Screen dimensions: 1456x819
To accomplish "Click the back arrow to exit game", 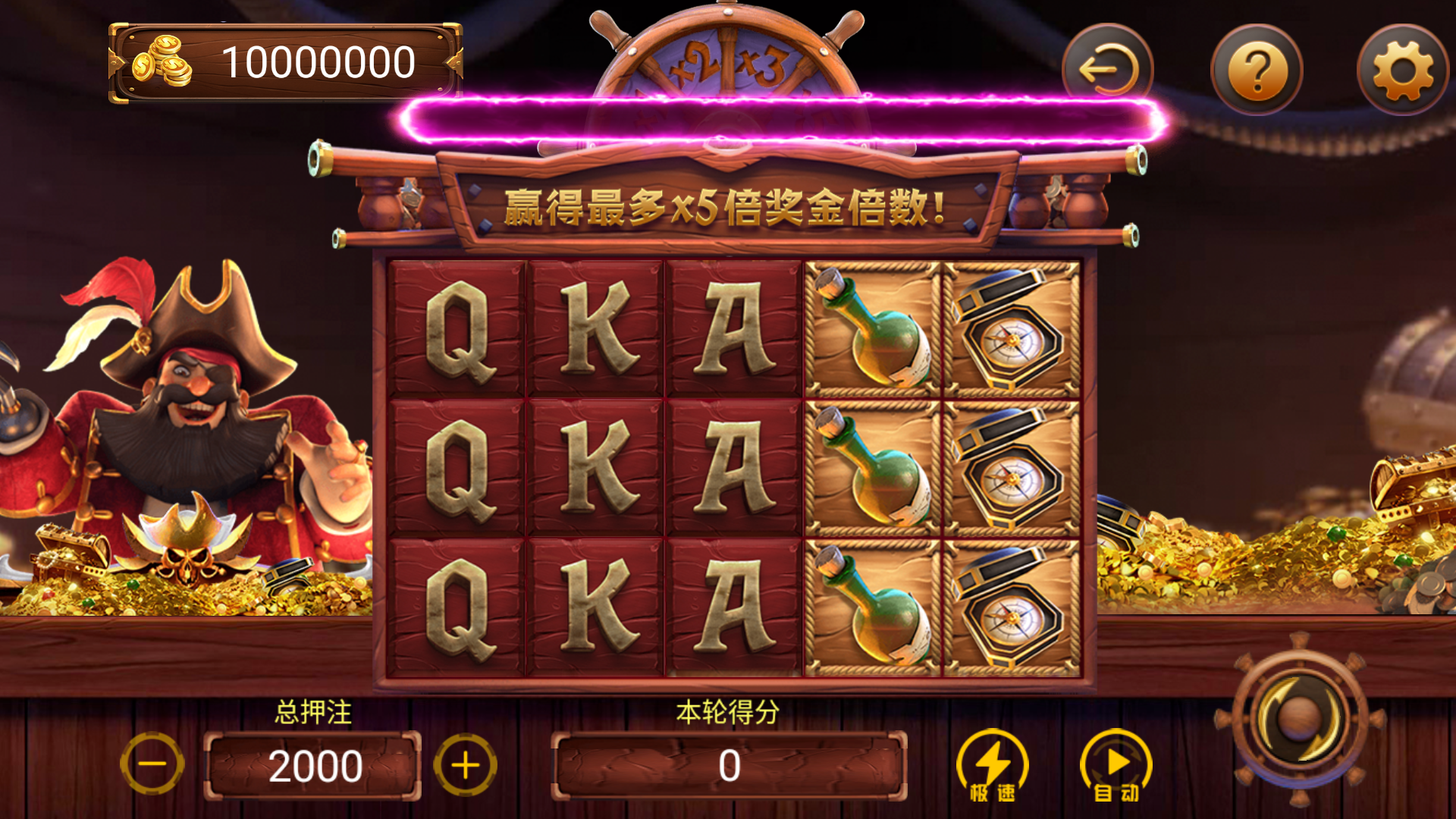I will click(1111, 69).
